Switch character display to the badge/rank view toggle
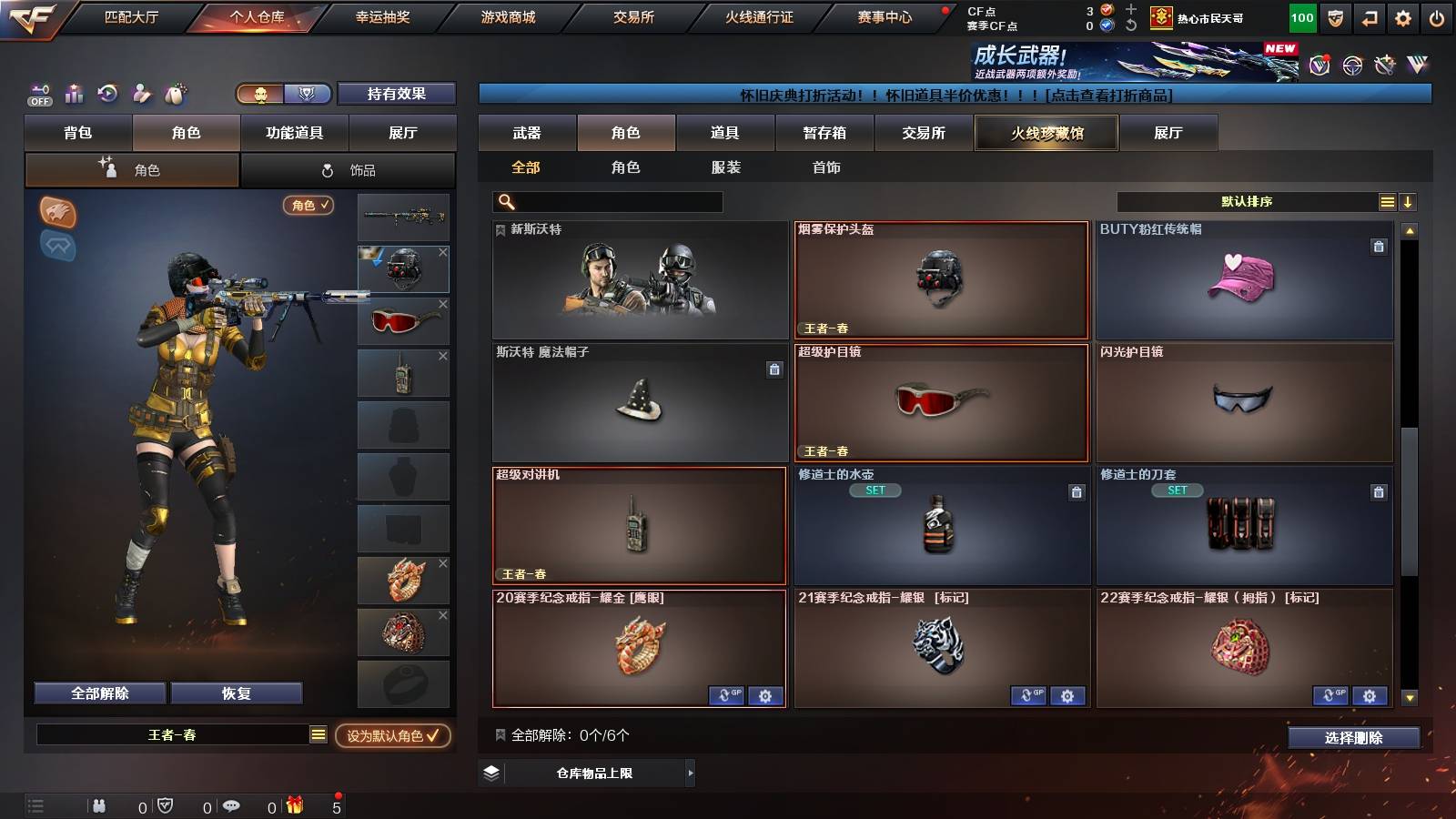1456x819 pixels. (x=308, y=94)
